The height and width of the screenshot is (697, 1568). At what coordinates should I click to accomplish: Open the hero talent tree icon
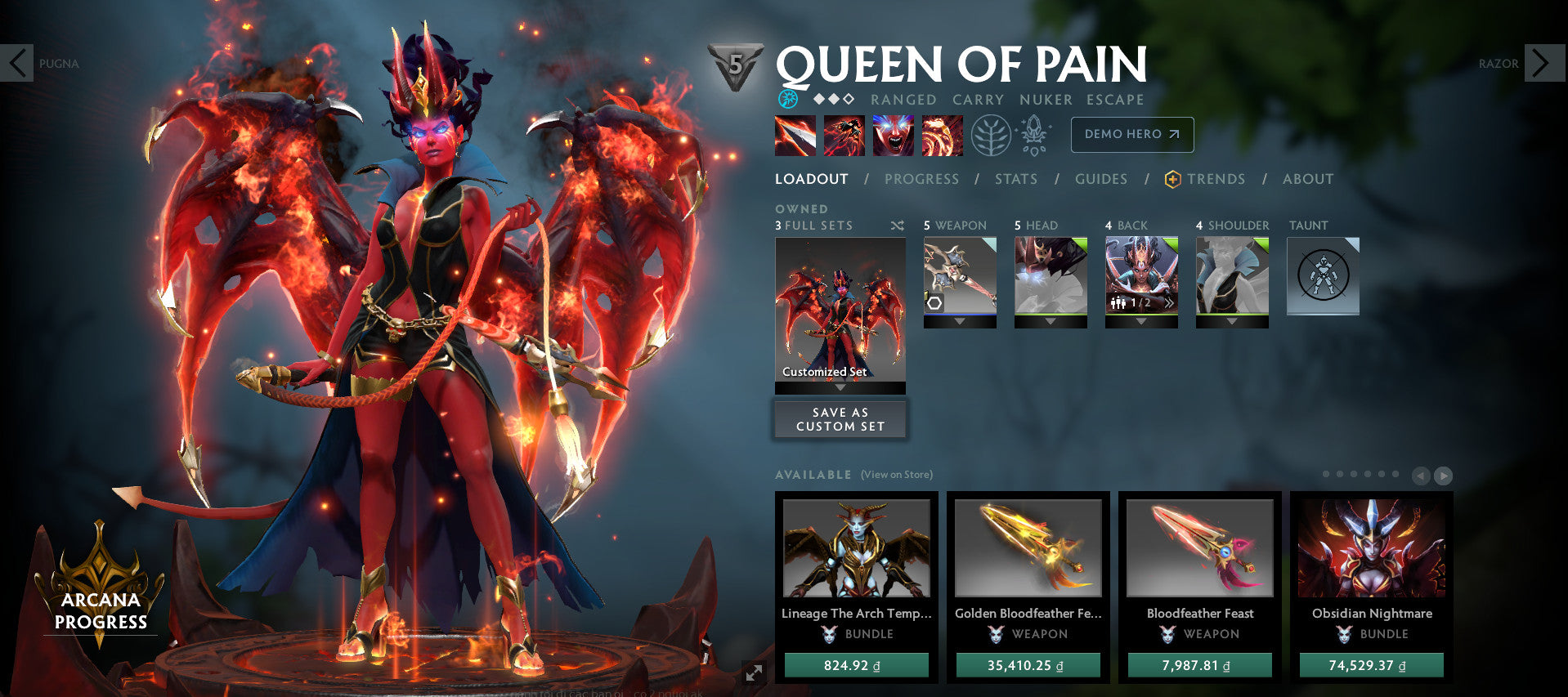(x=992, y=134)
